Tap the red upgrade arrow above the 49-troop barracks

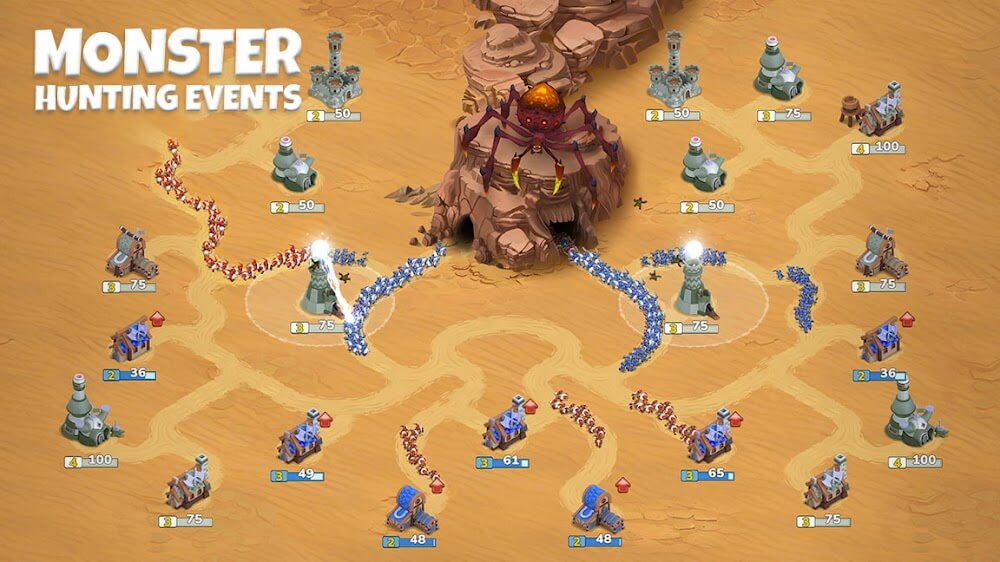[325, 420]
